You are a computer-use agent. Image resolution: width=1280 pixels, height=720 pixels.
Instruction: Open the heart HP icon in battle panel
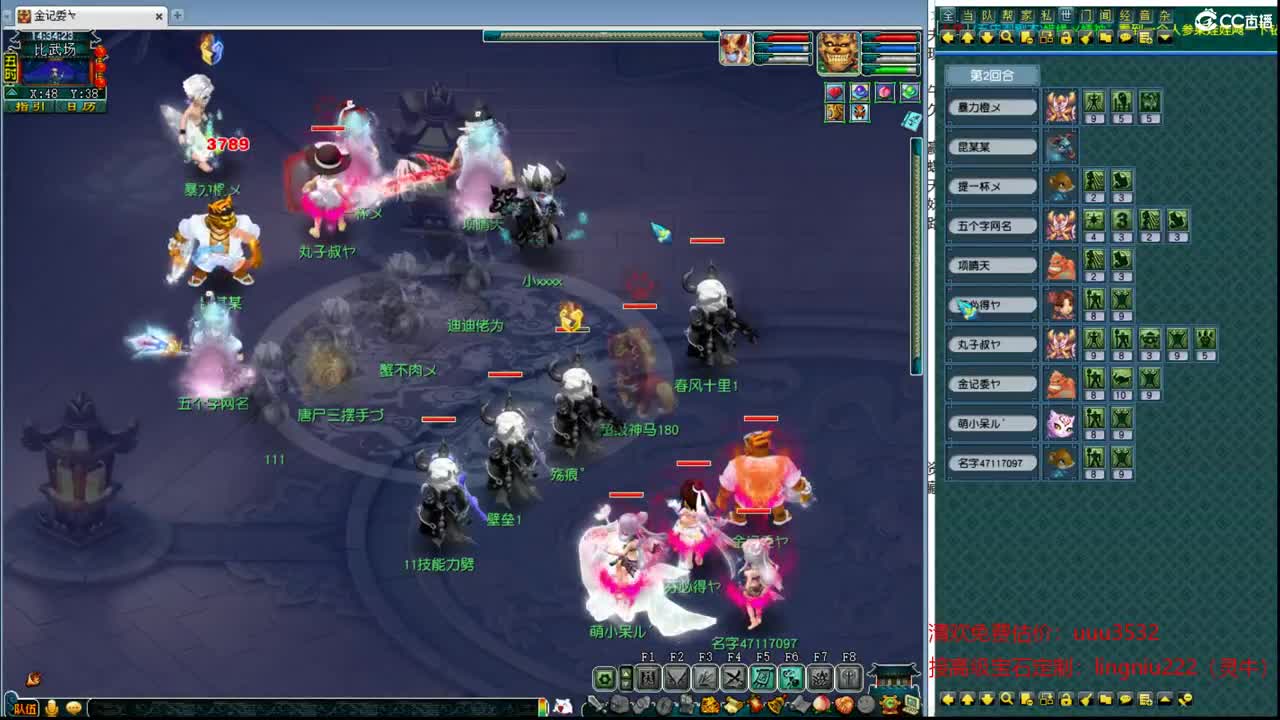[x=835, y=91]
